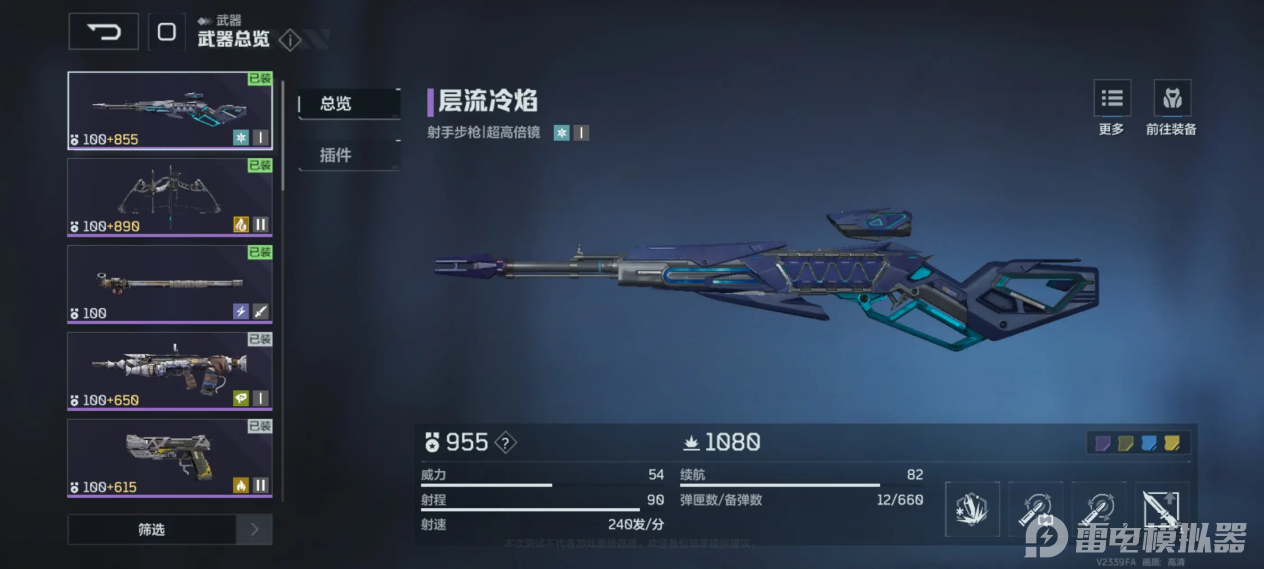Viewport: 1264px width, 569px height.
Task: Go back with the return arrow button
Action: 103,32
